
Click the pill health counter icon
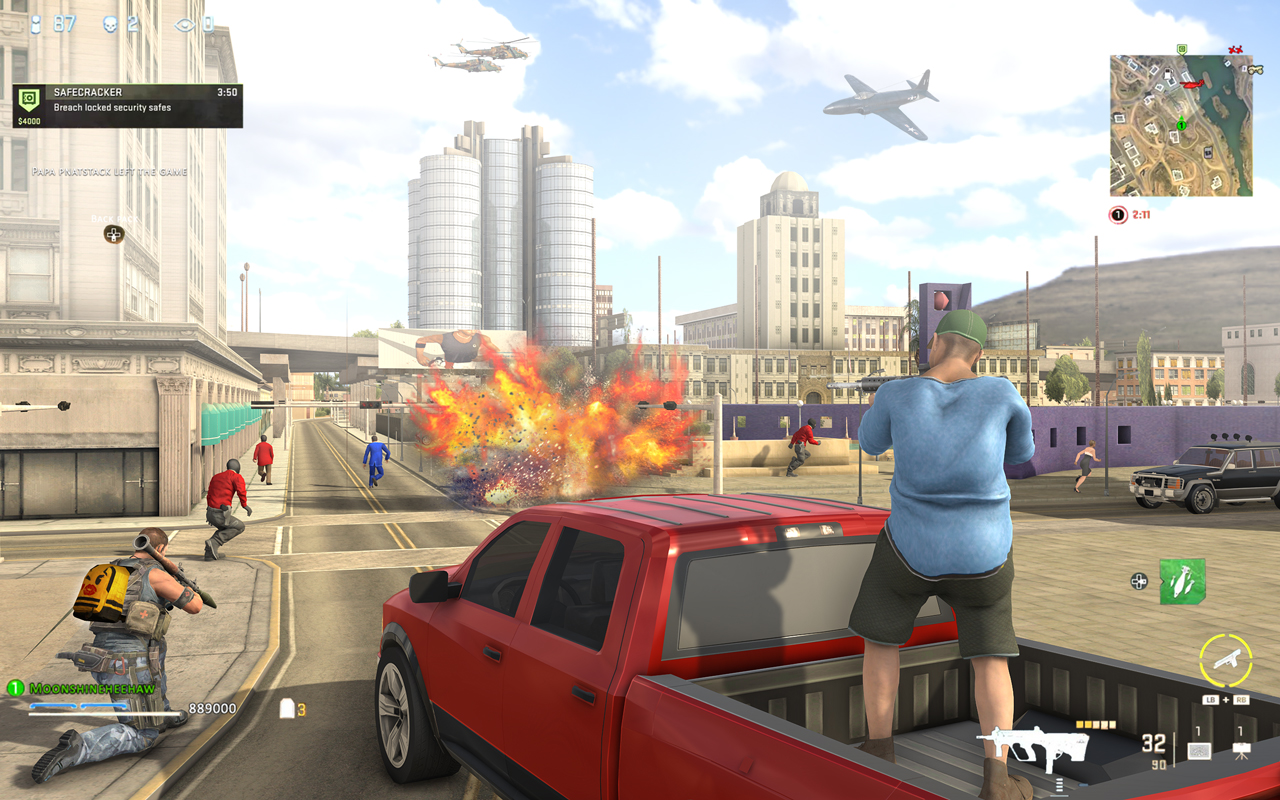pos(35,24)
